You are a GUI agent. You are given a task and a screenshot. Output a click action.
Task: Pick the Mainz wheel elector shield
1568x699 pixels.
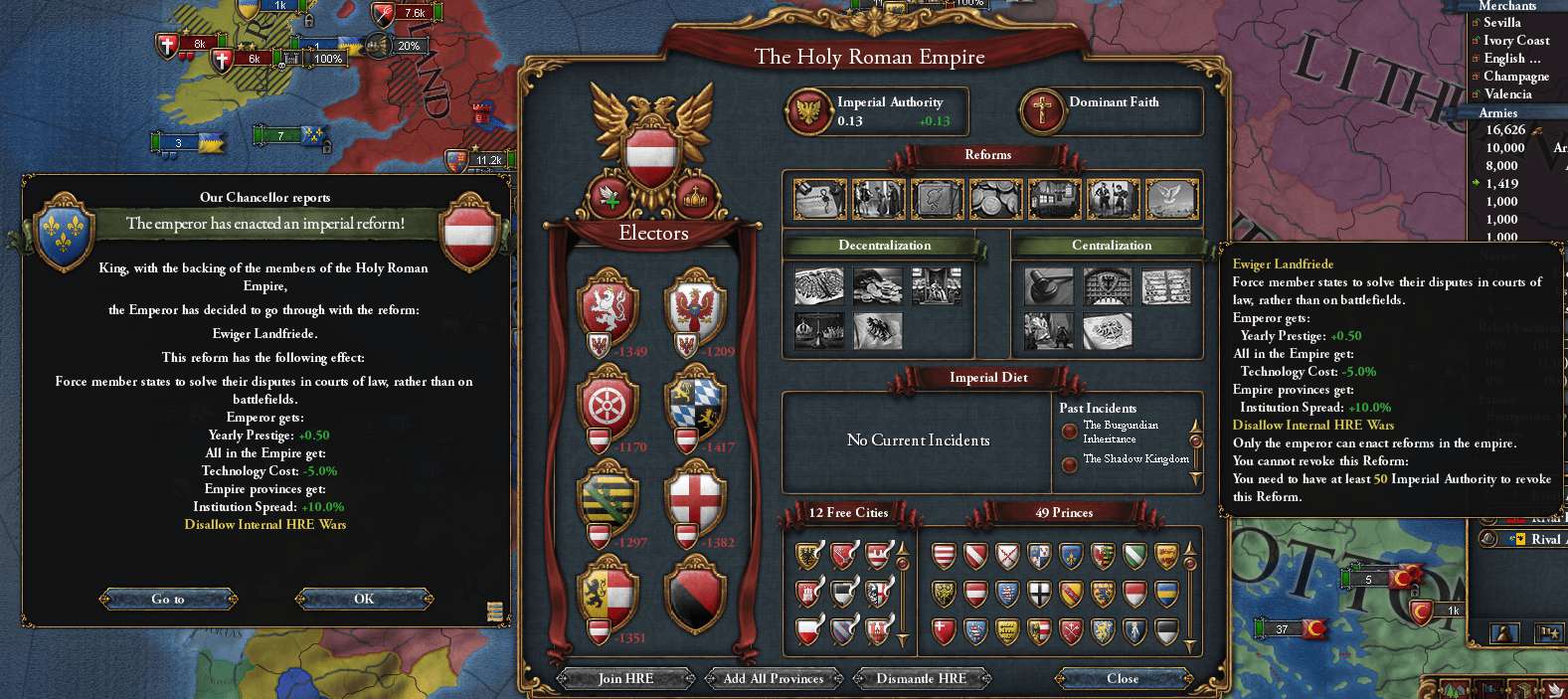click(x=608, y=402)
